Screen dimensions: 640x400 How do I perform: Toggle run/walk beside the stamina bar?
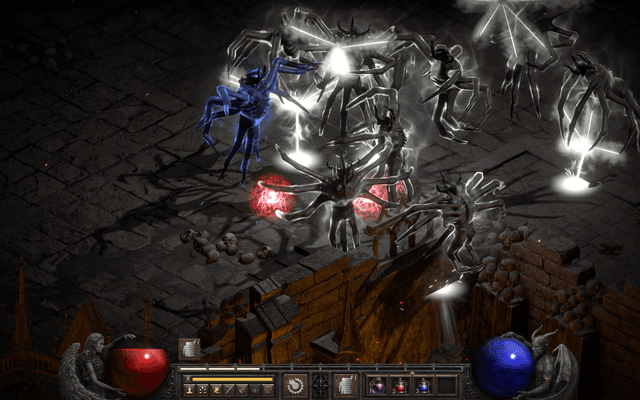pos(186,379)
